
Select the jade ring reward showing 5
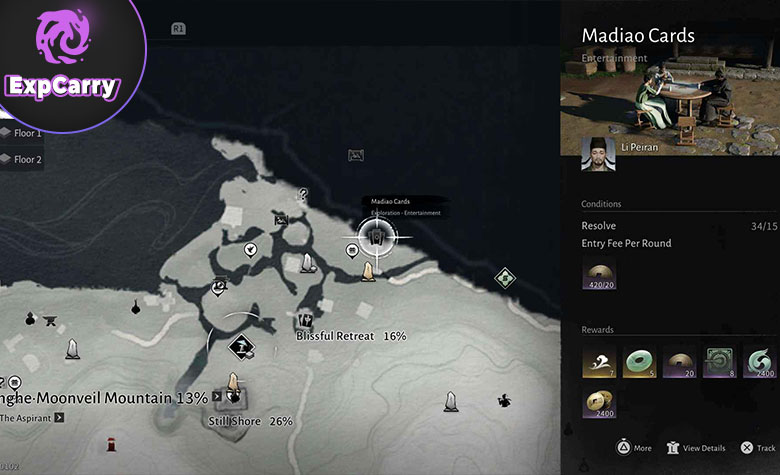point(639,363)
